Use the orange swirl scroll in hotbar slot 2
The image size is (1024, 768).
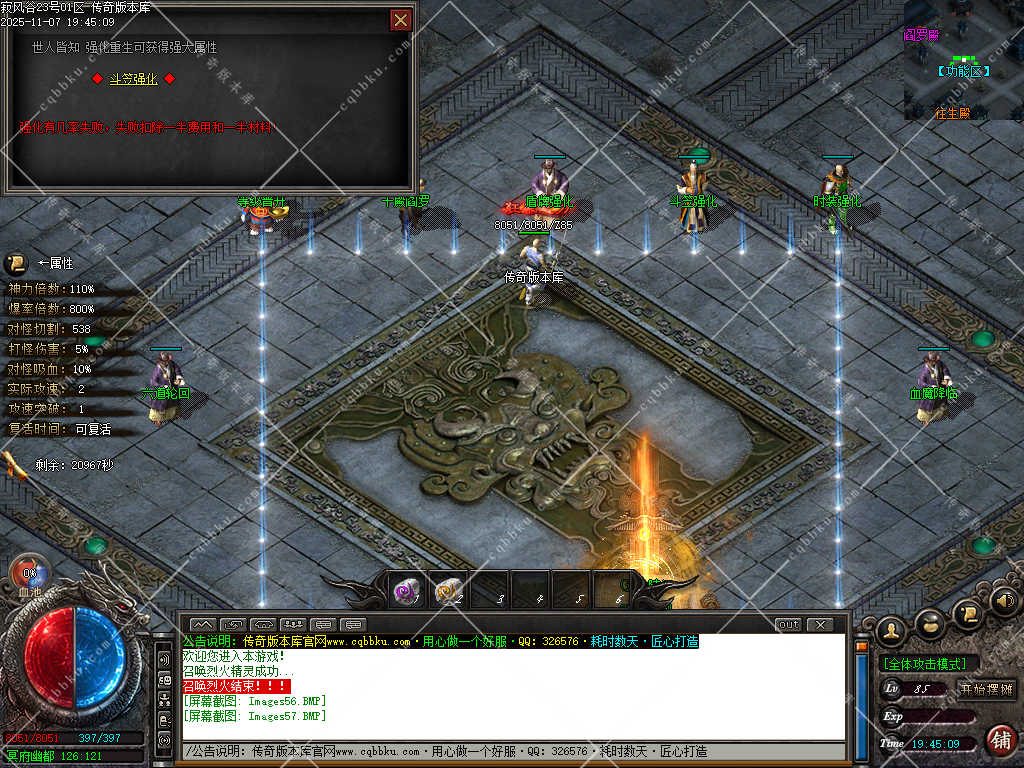448,591
